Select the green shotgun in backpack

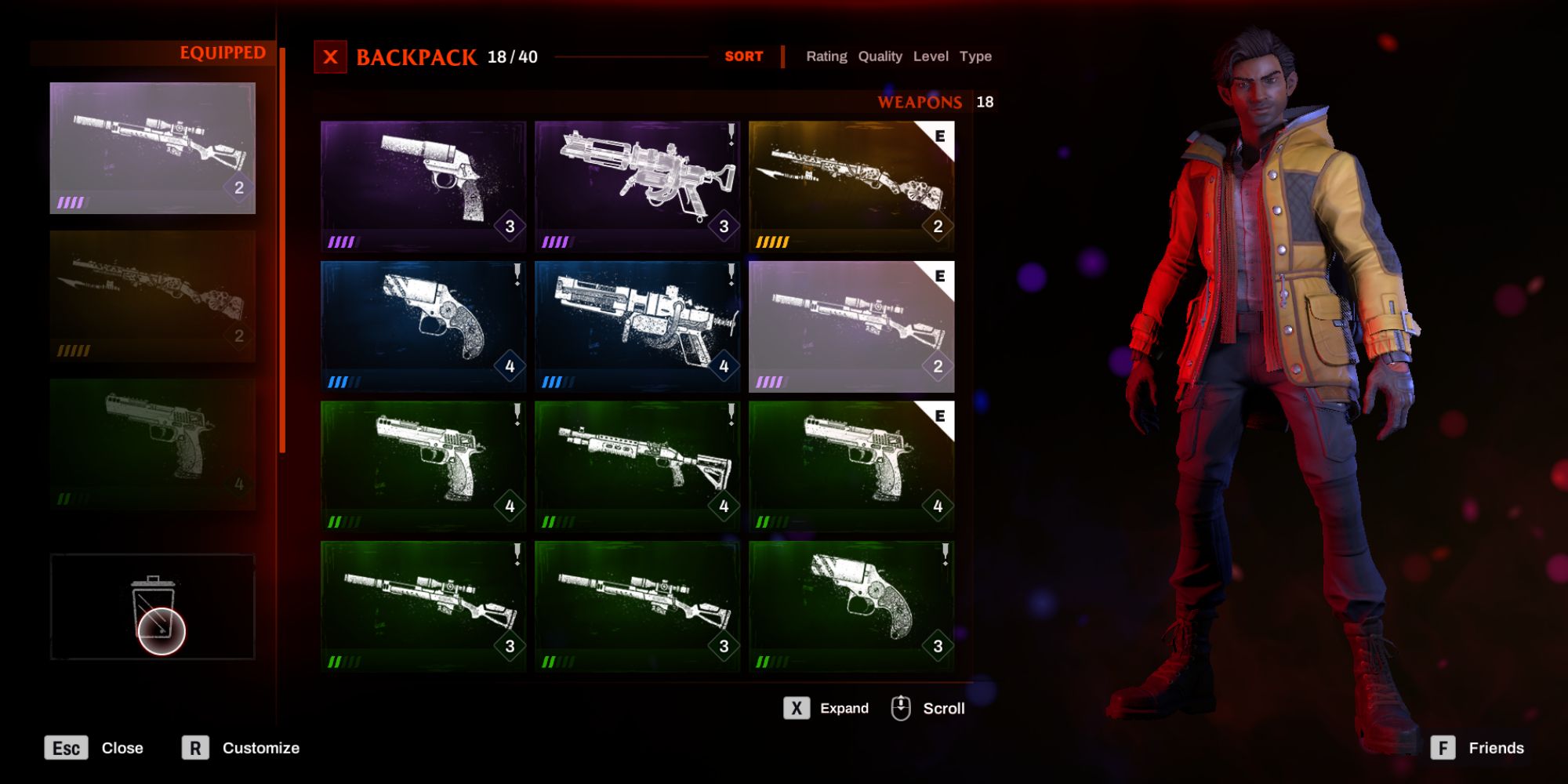(637, 466)
